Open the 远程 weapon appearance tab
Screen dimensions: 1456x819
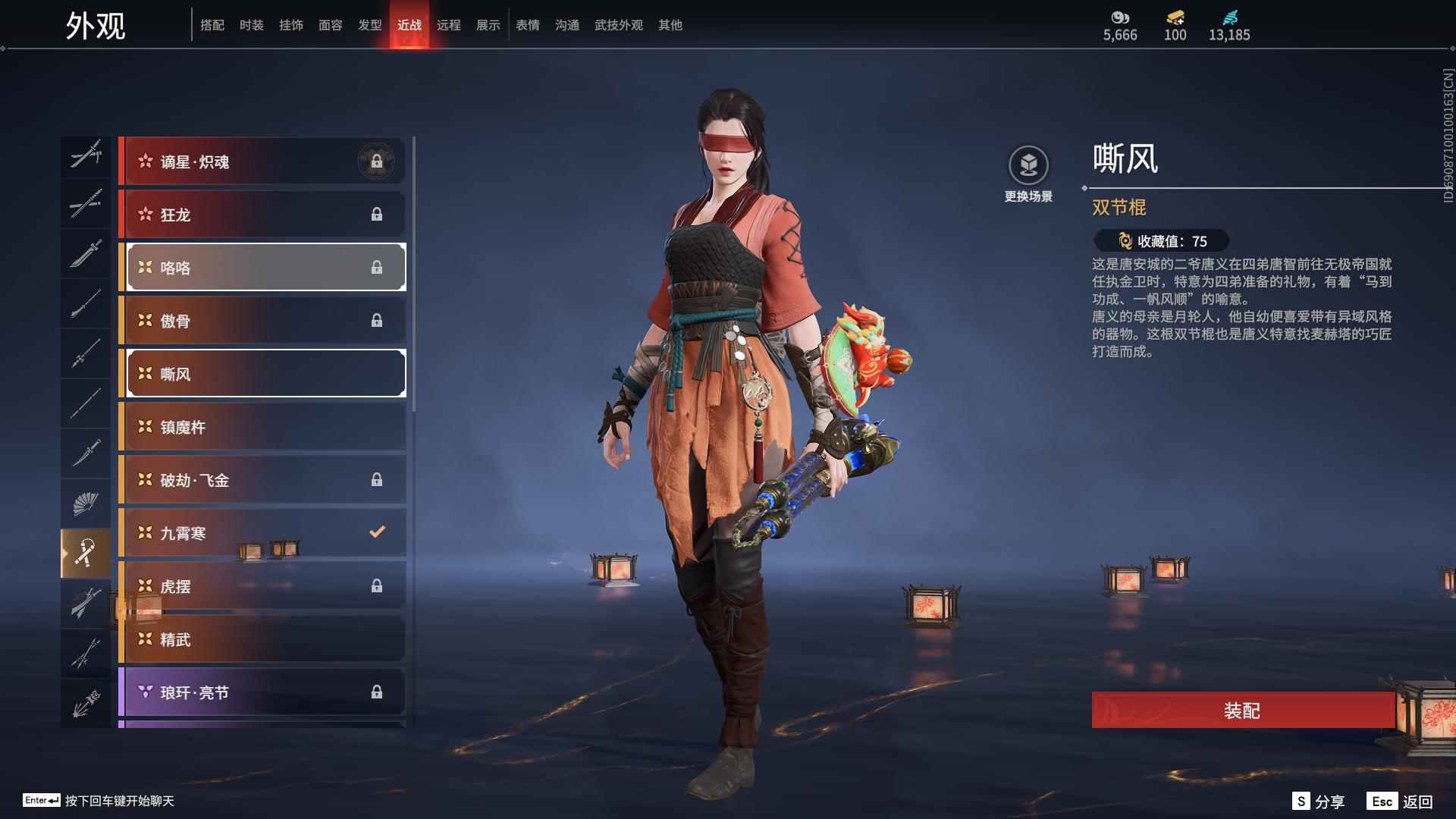449,24
